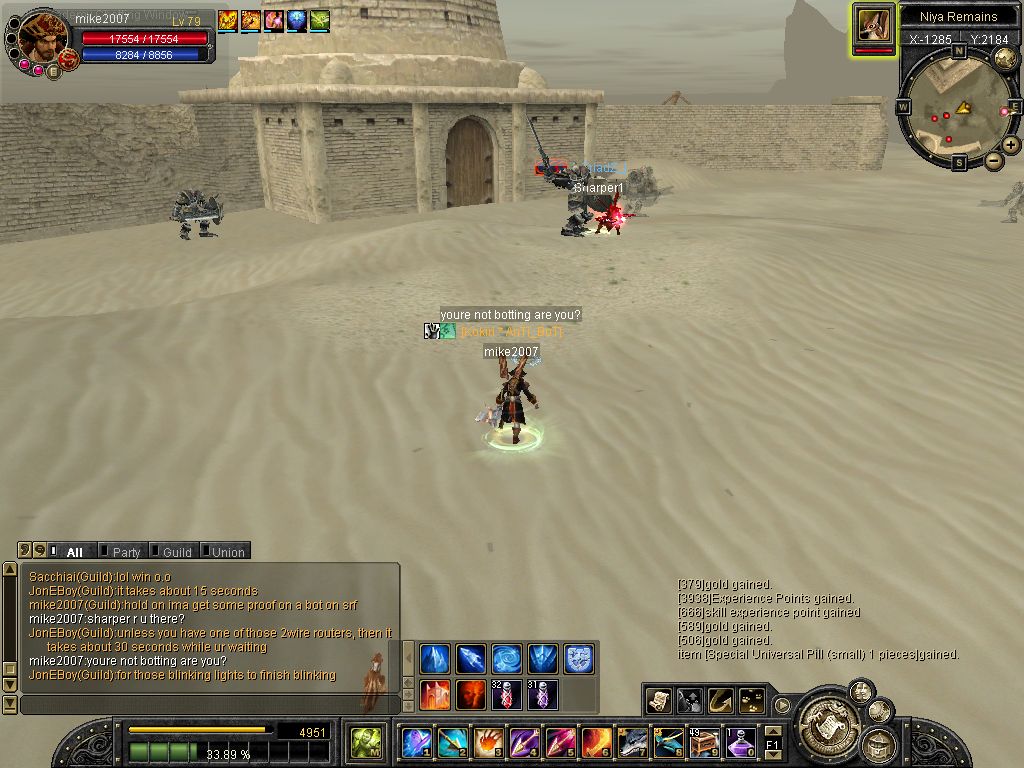Drink the purple potion in slot 0
Screen dimensions: 1024x768
(740, 742)
